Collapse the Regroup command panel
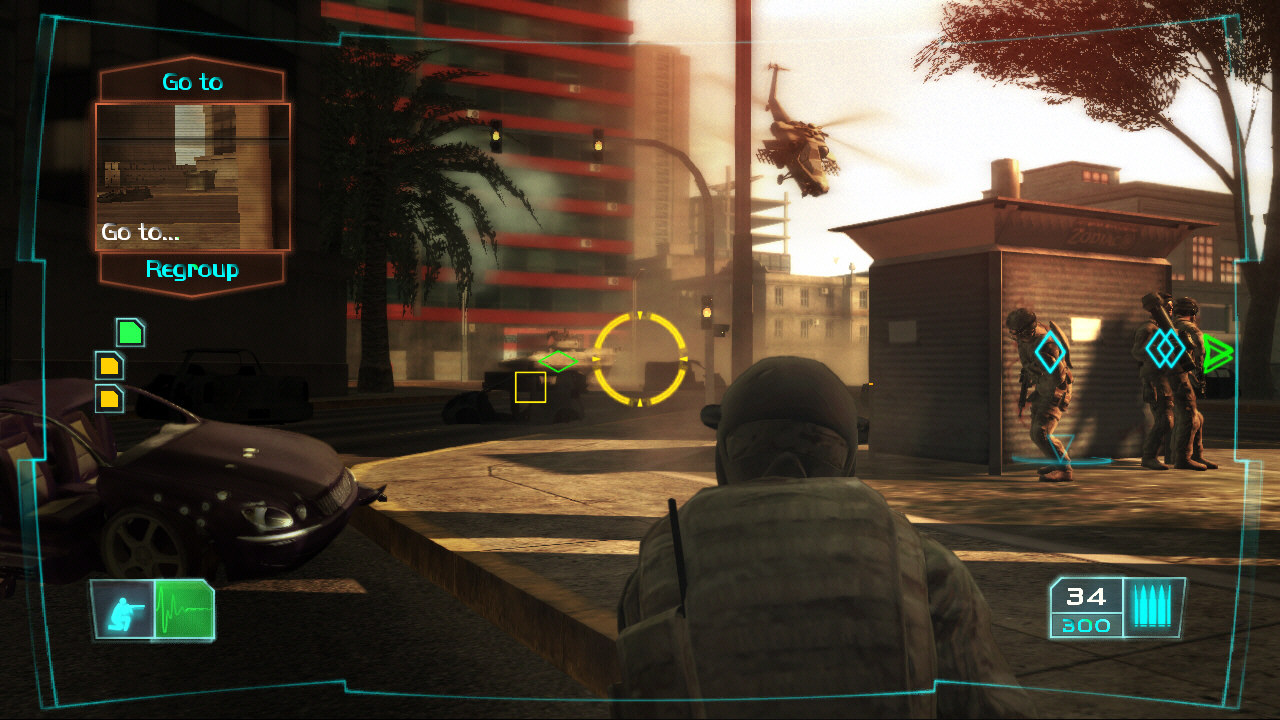This screenshot has width=1280, height=720. [x=191, y=269]
